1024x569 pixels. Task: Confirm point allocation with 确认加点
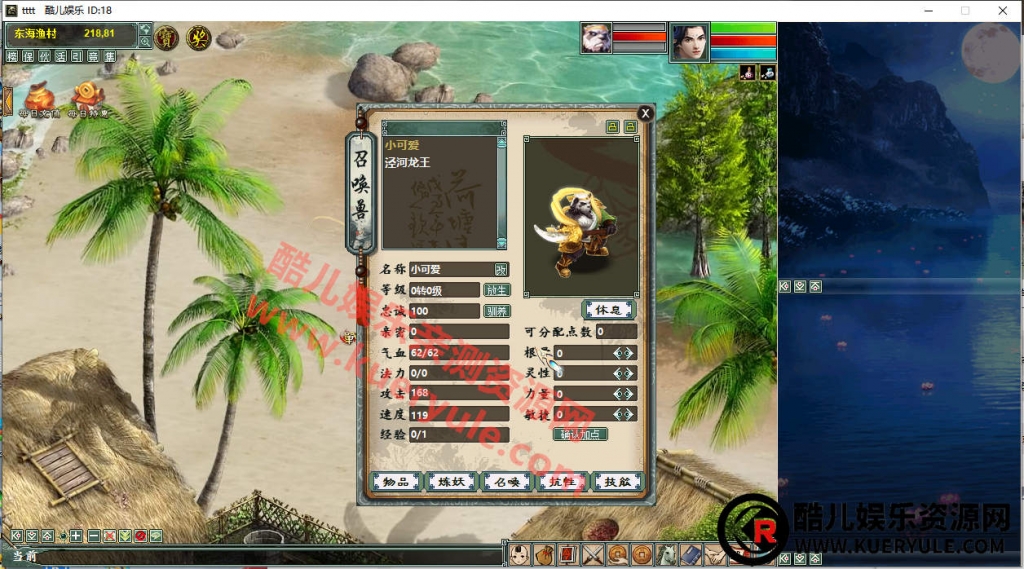point(580,435)
